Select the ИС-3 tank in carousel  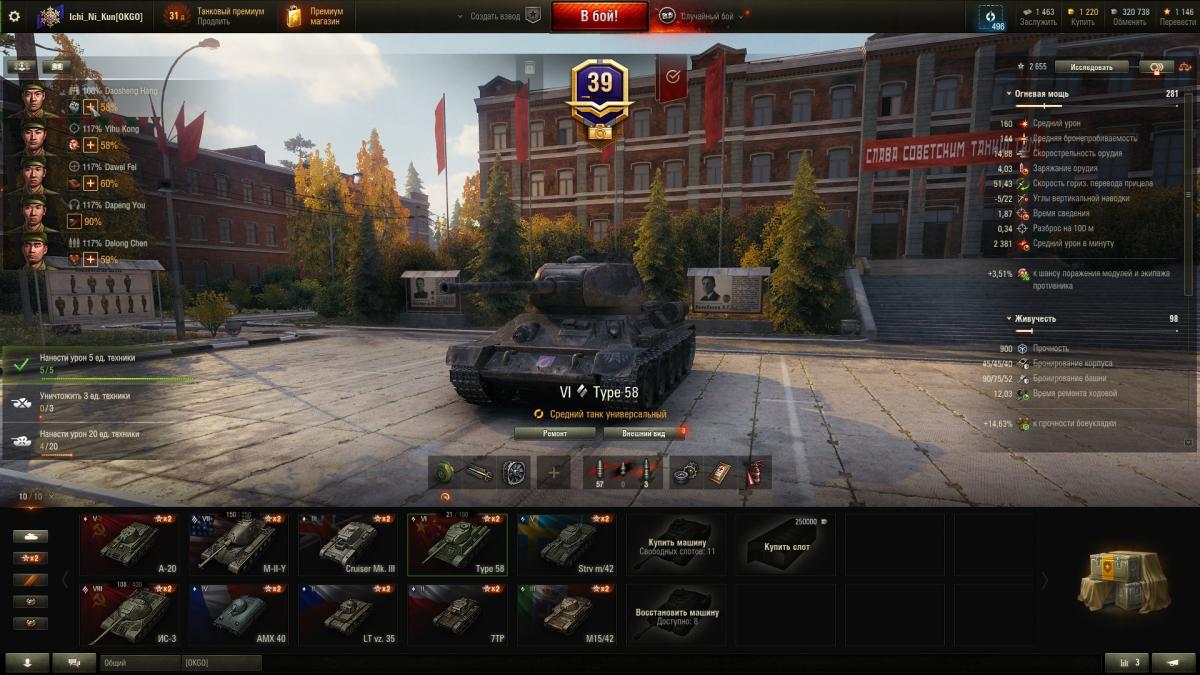point(133,614)
